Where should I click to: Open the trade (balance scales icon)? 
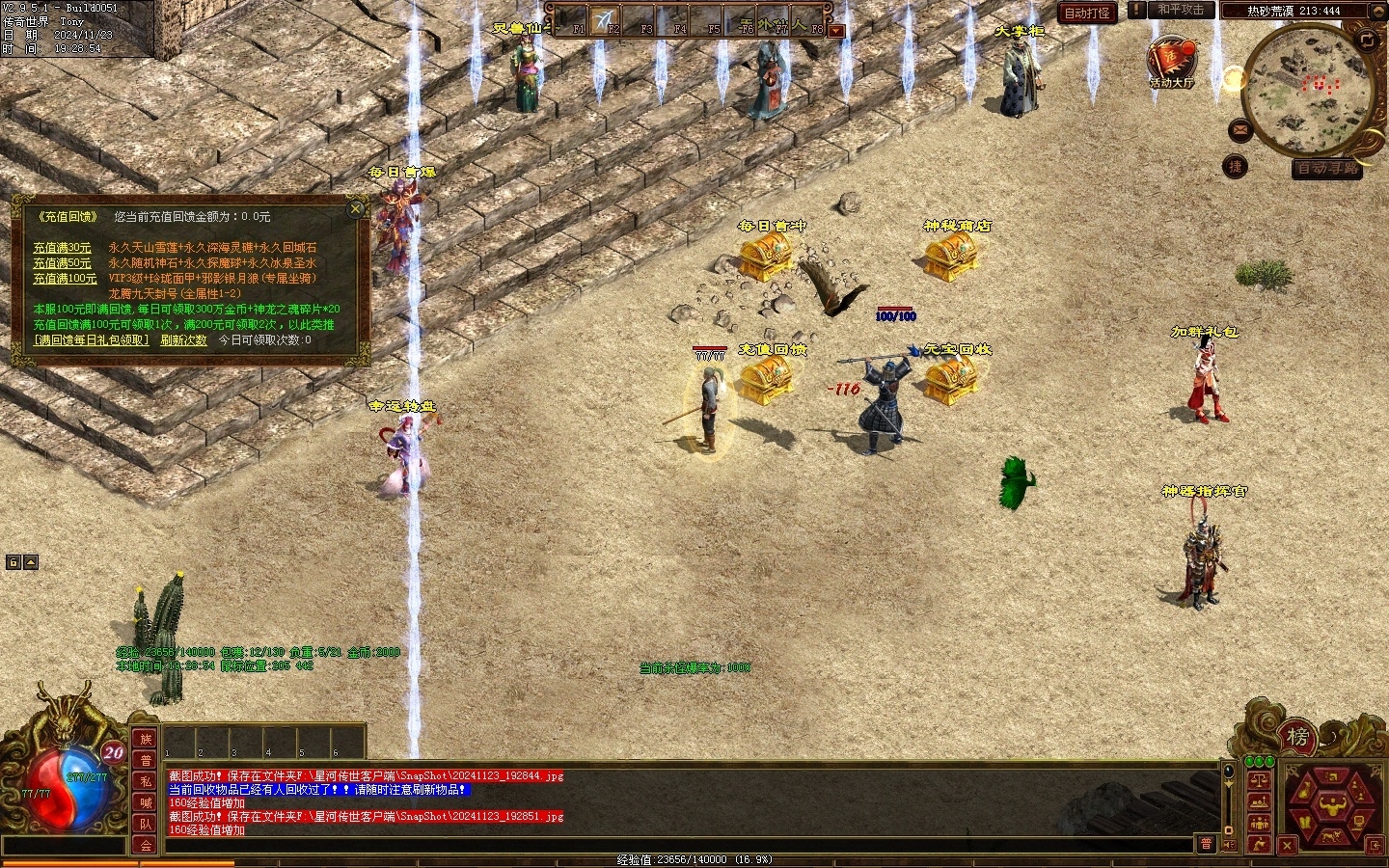(1259, 779)
